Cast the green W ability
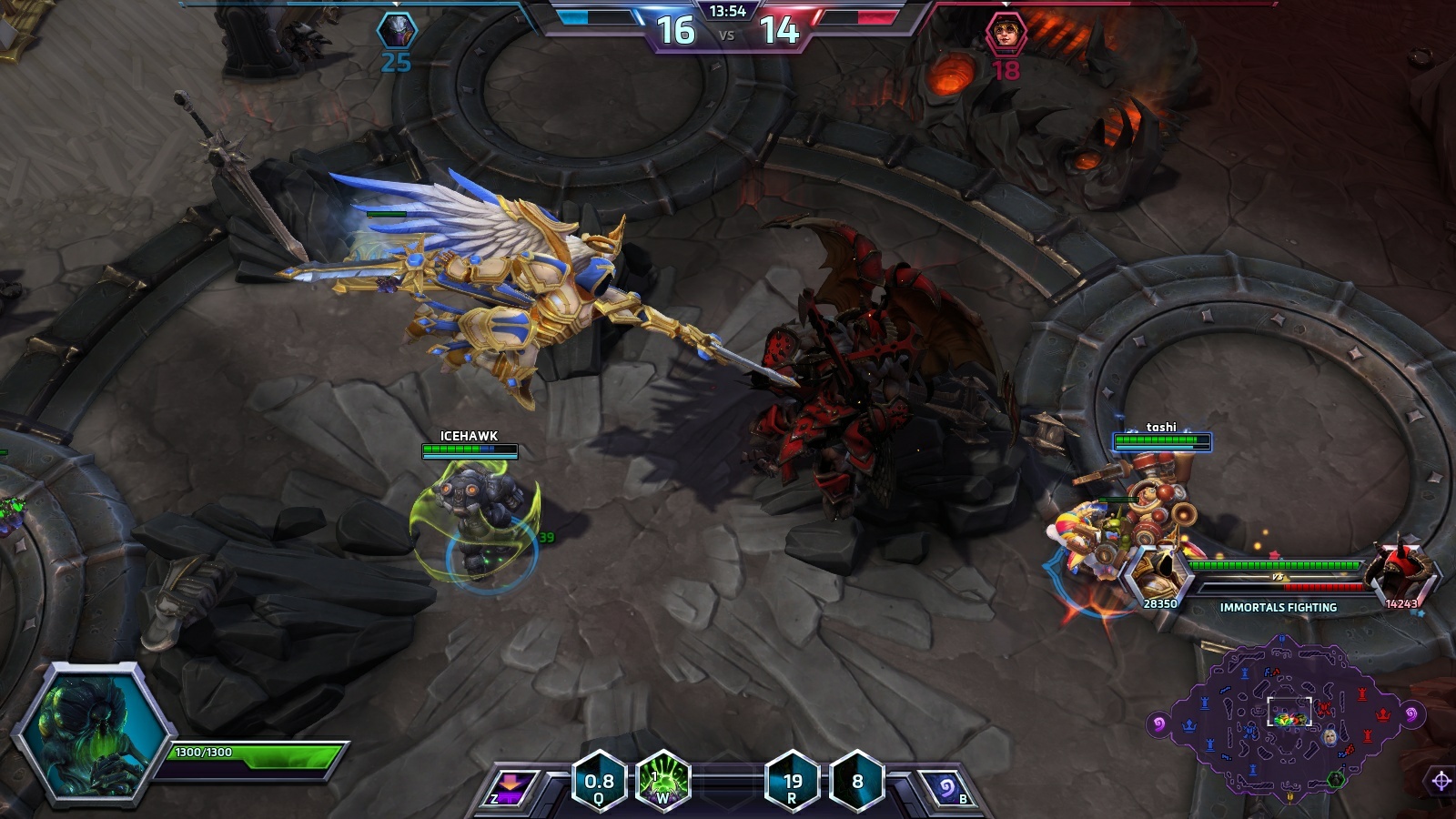Screen dimensions: 1456x819 pos(662,781)
